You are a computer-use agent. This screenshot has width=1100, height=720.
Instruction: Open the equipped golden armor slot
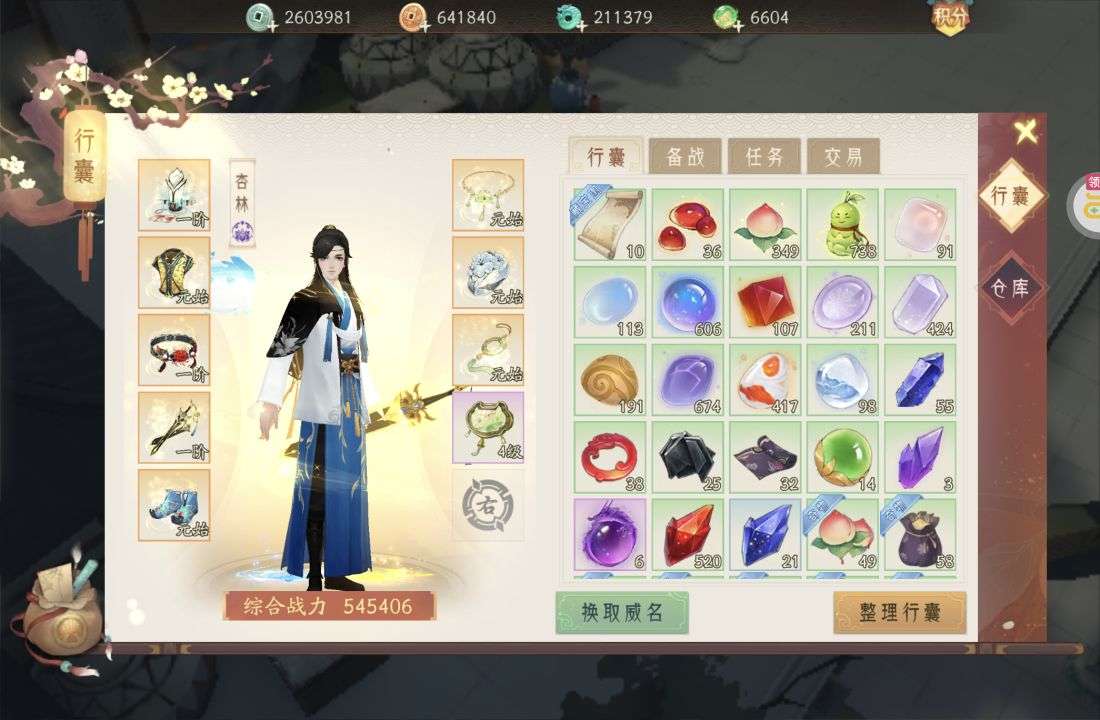click(174, 271)
